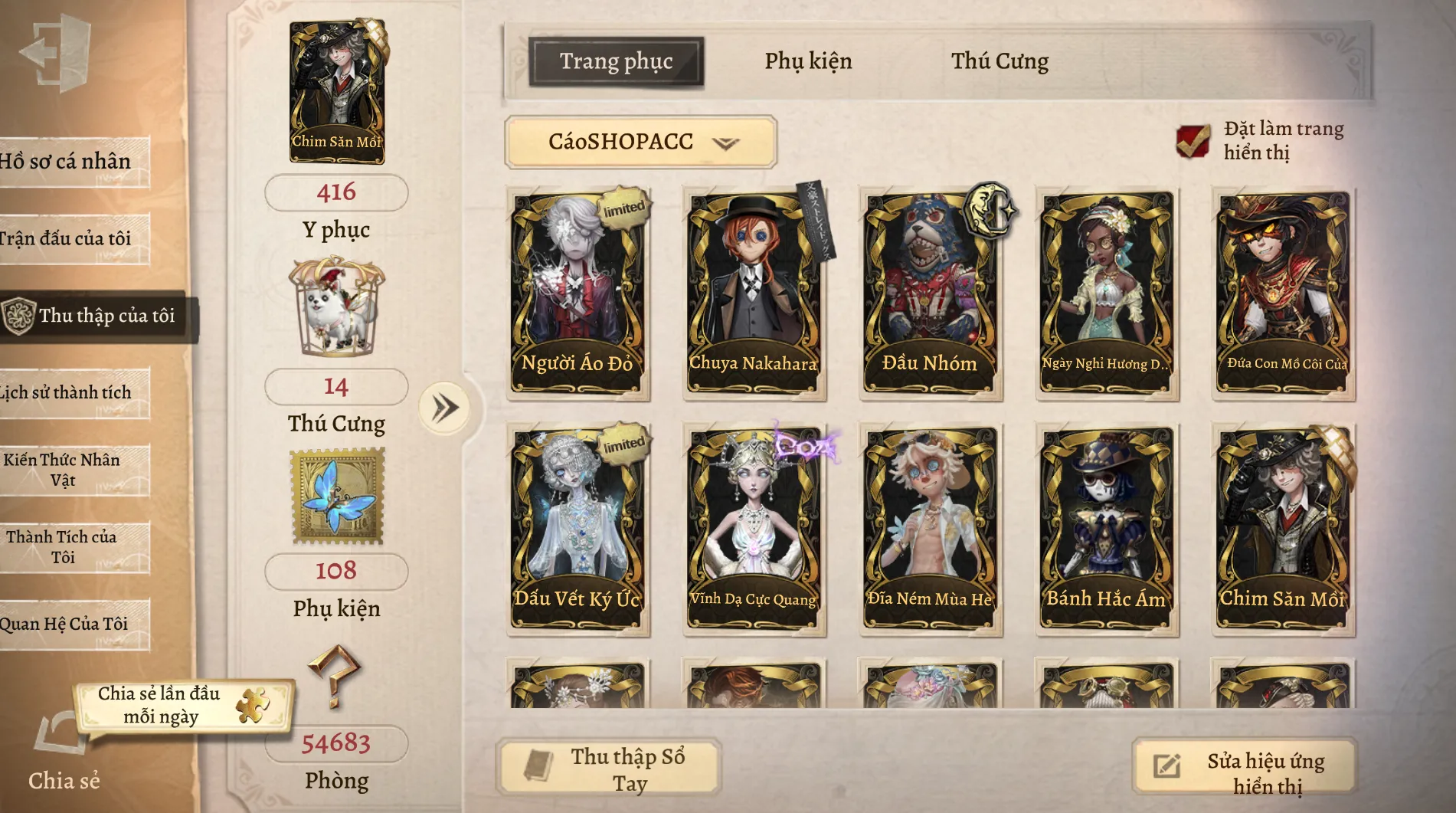Open the CáoSHOPACC dropdown
The image size is (1456, 813).
tap(641, 142)
